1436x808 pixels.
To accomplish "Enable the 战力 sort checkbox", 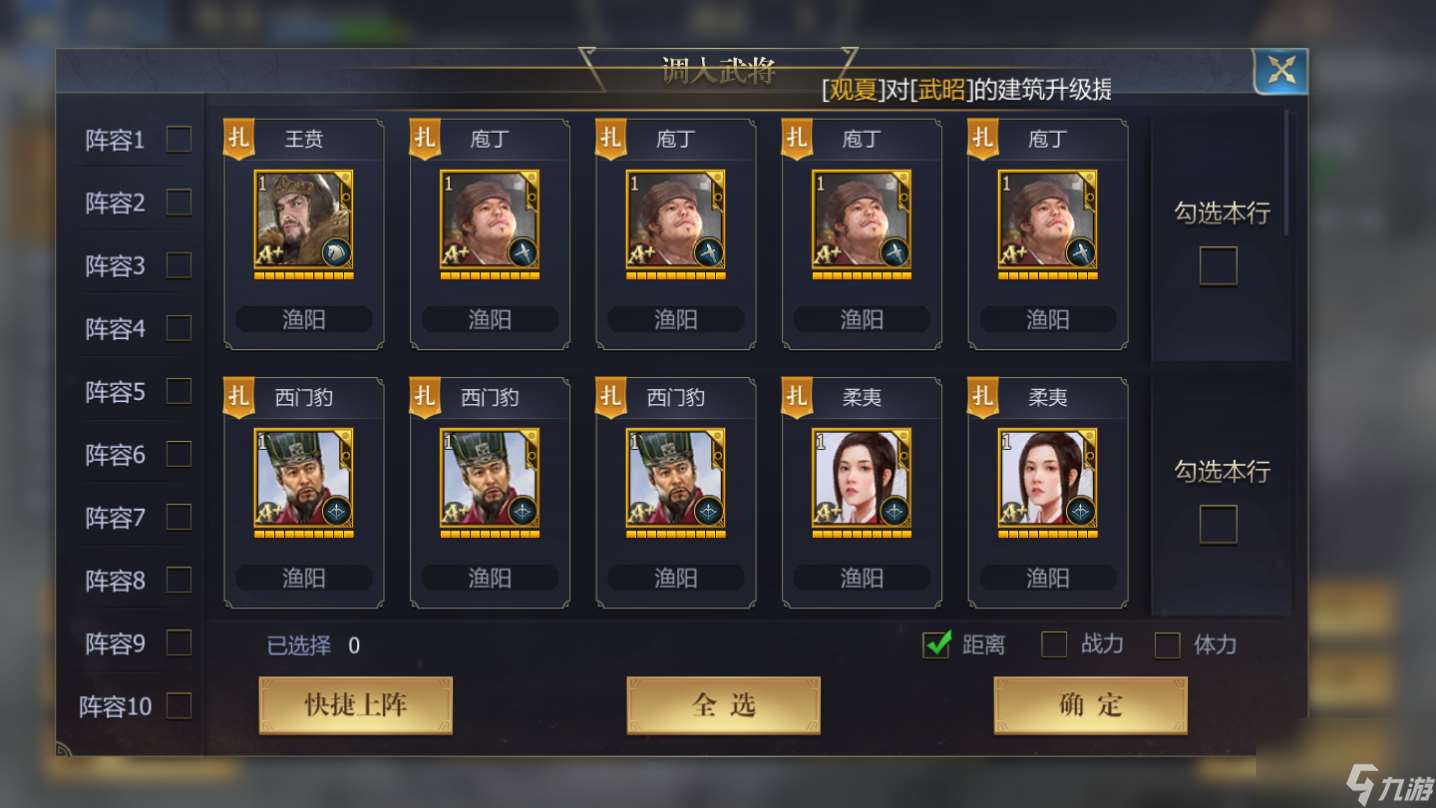I will [x=1054, y=645].
